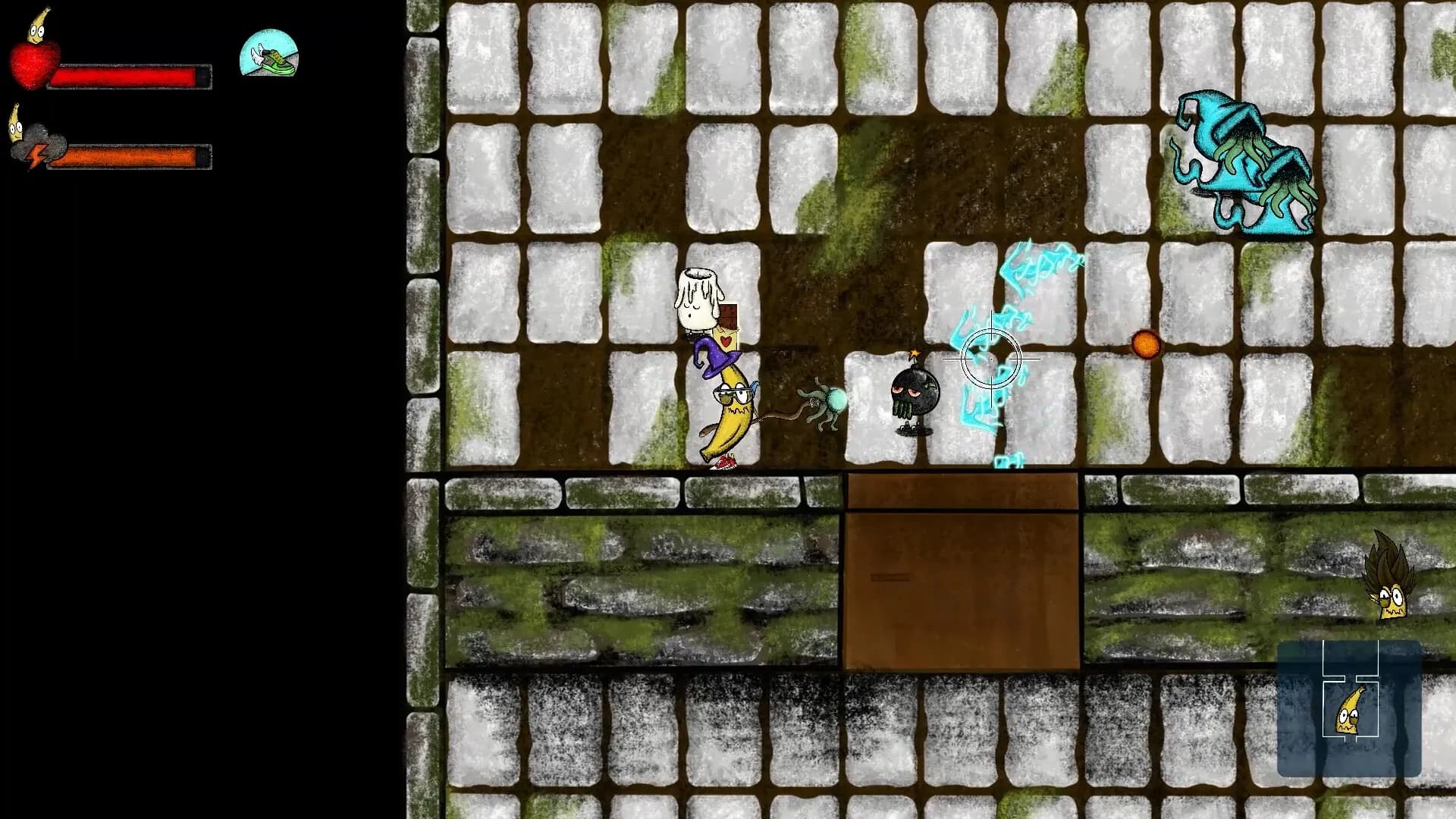Click the crosshair targeting reticle
1456x819 pixels.
991,359
